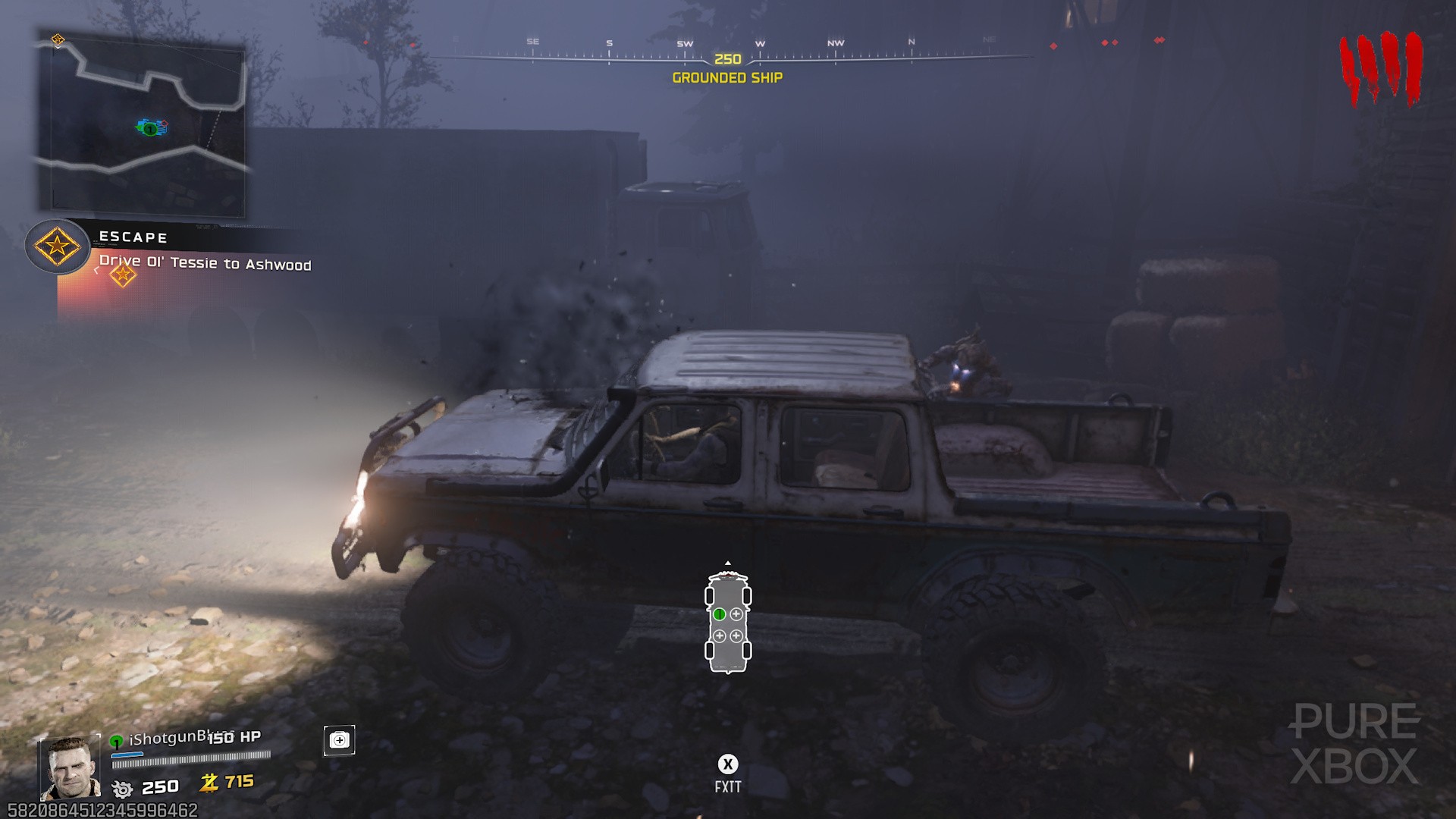Activate the field upgrade medkit icon
This screenshot has width=1456, height=819.
(x=339, y=740)
